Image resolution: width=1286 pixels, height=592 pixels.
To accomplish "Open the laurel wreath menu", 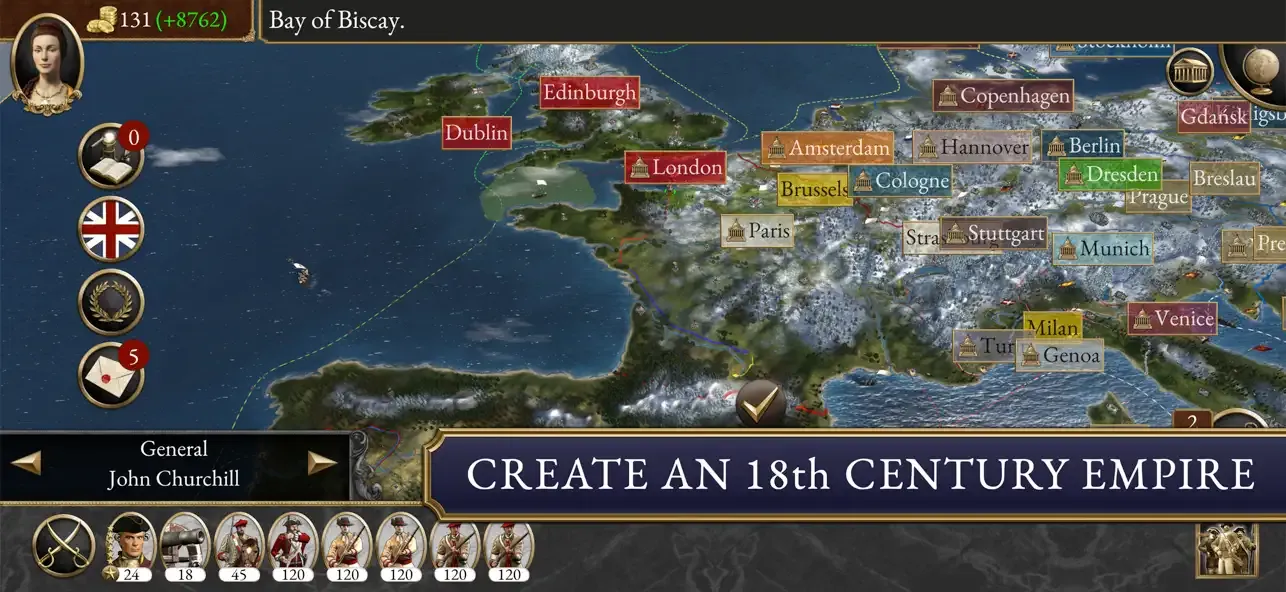I will point(111,302).
